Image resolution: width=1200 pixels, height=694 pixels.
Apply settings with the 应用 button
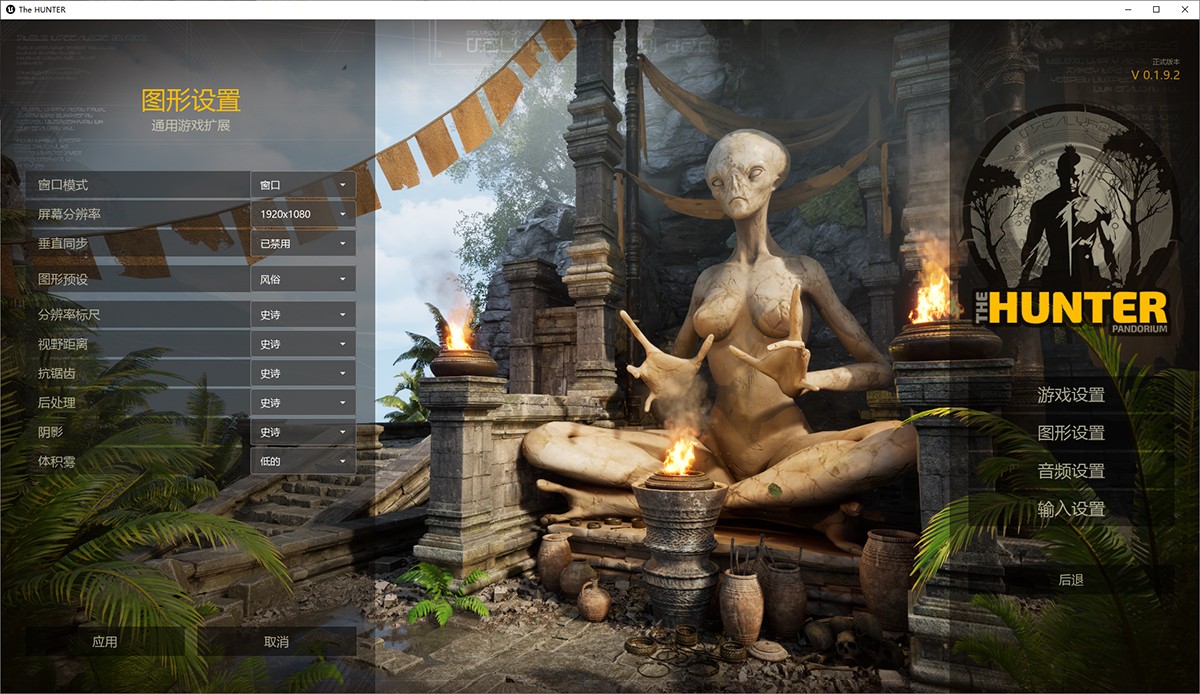pyautogui.click(x=105, y=642)
